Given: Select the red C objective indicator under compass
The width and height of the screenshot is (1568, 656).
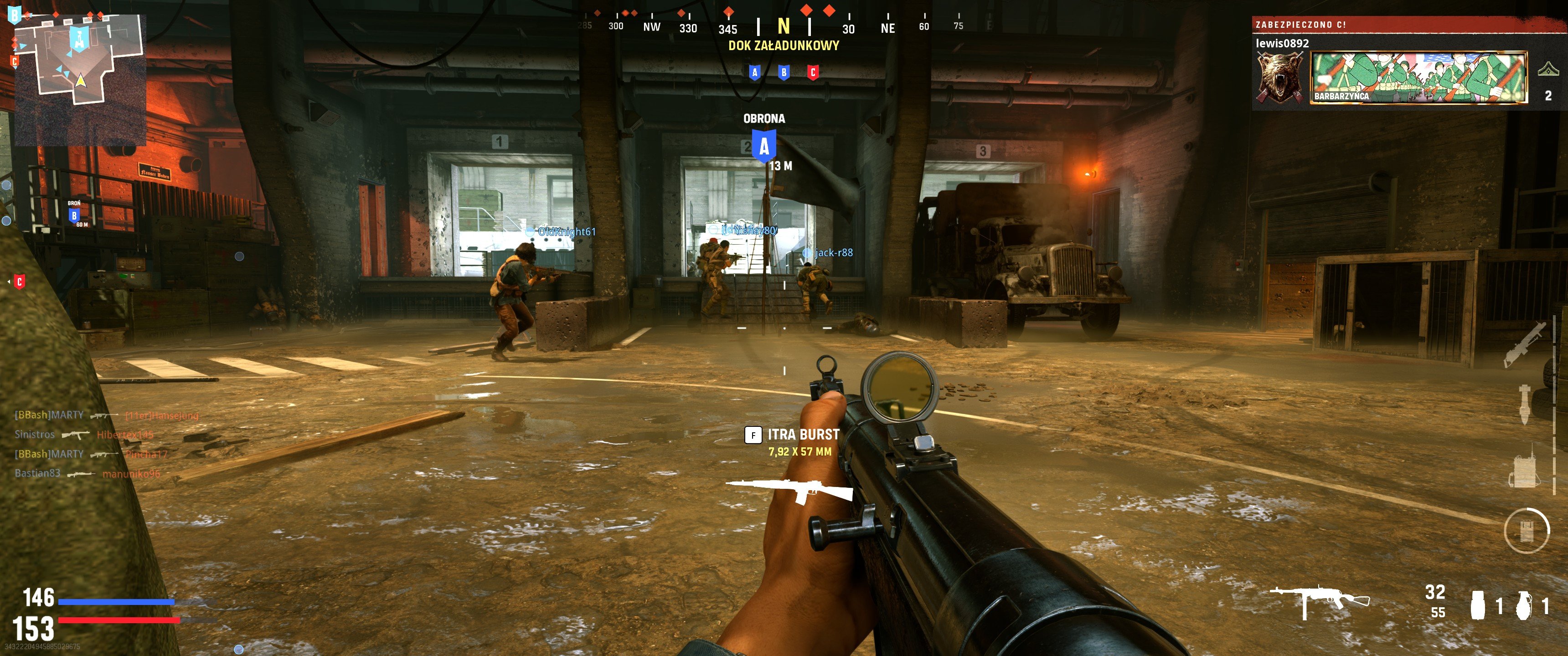Looking at the screenshot, I should coord(813,73).
